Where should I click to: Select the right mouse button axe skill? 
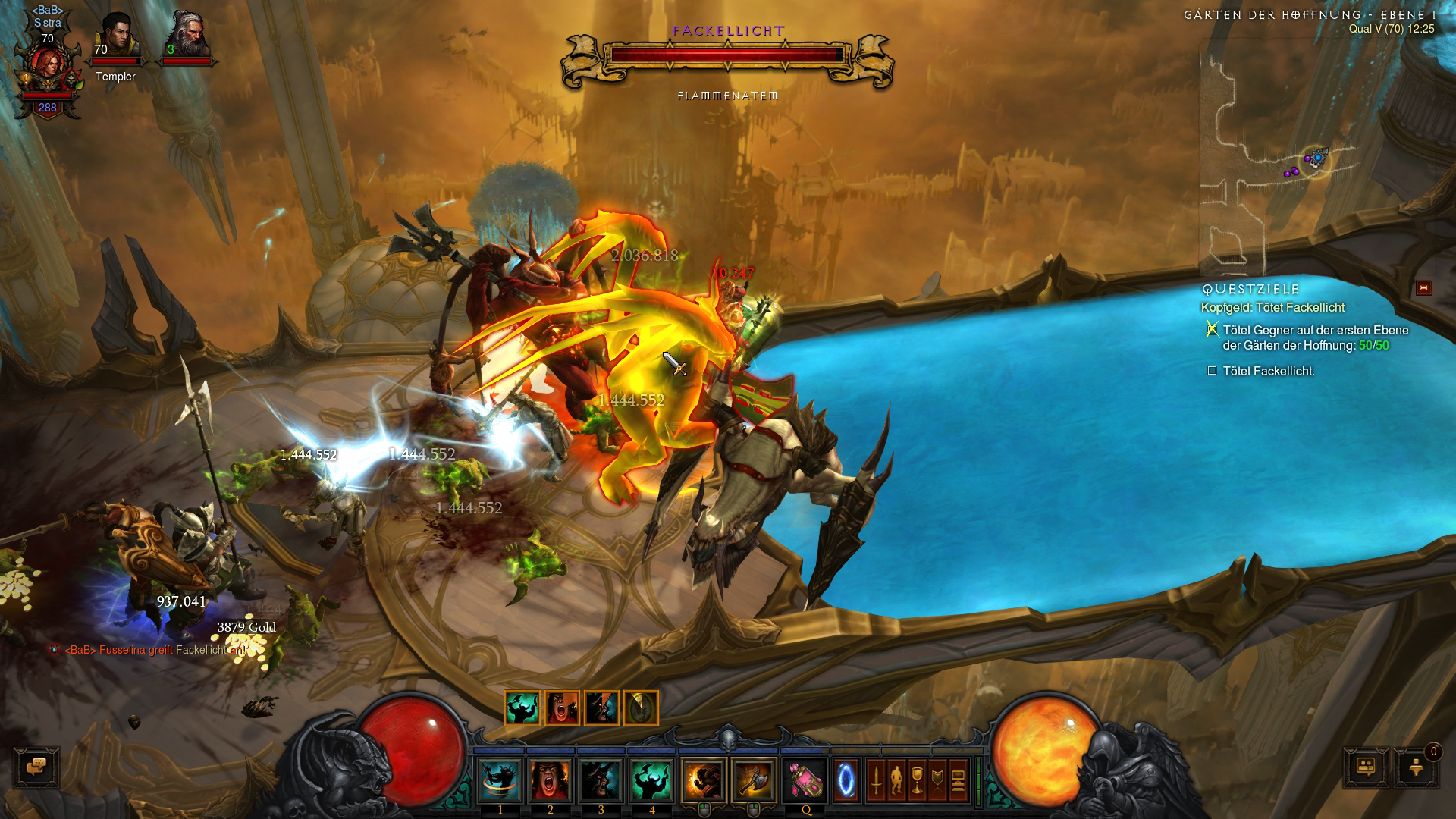click(x=753, y=780)
